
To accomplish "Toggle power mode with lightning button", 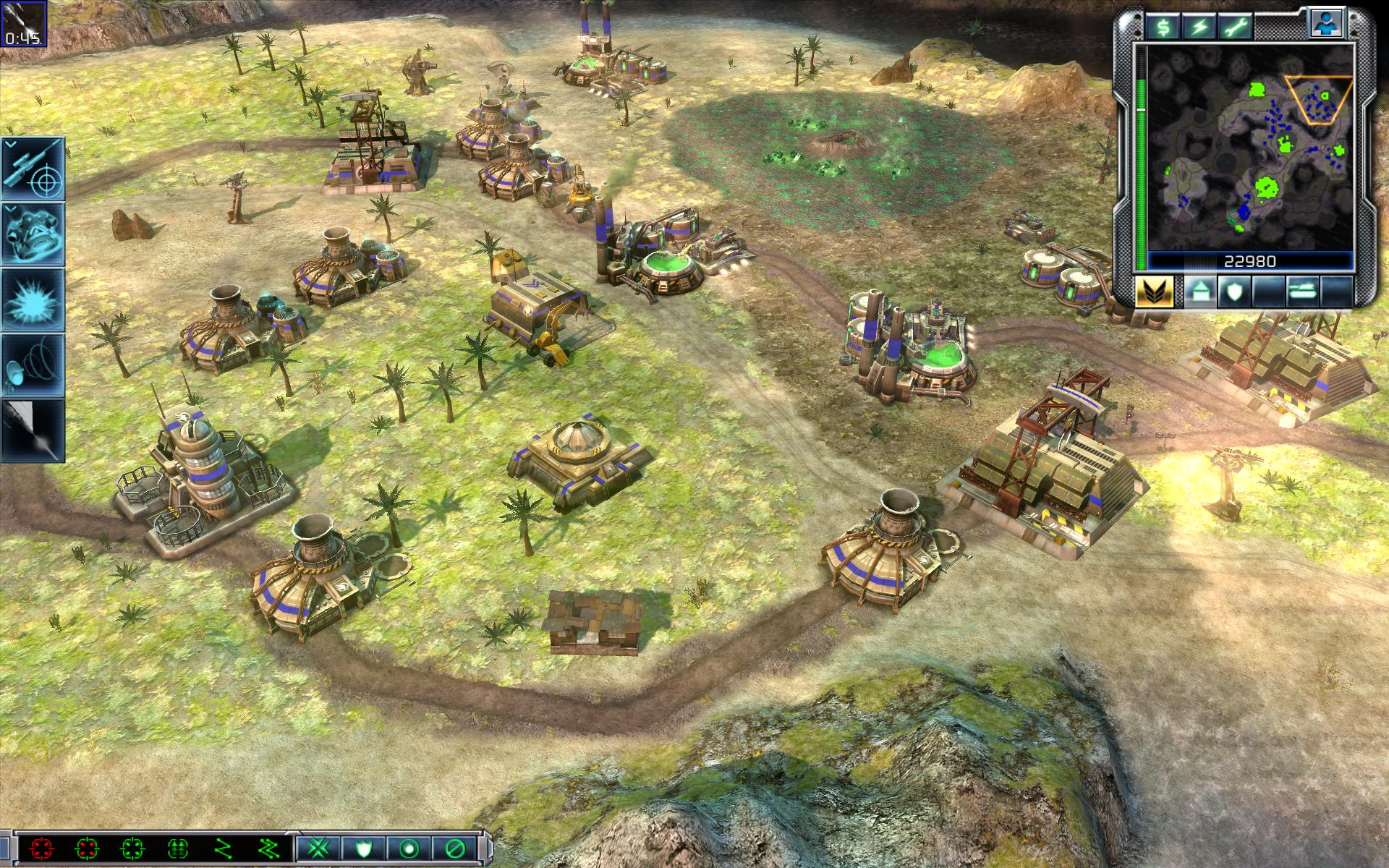I will click(1200, 28).
